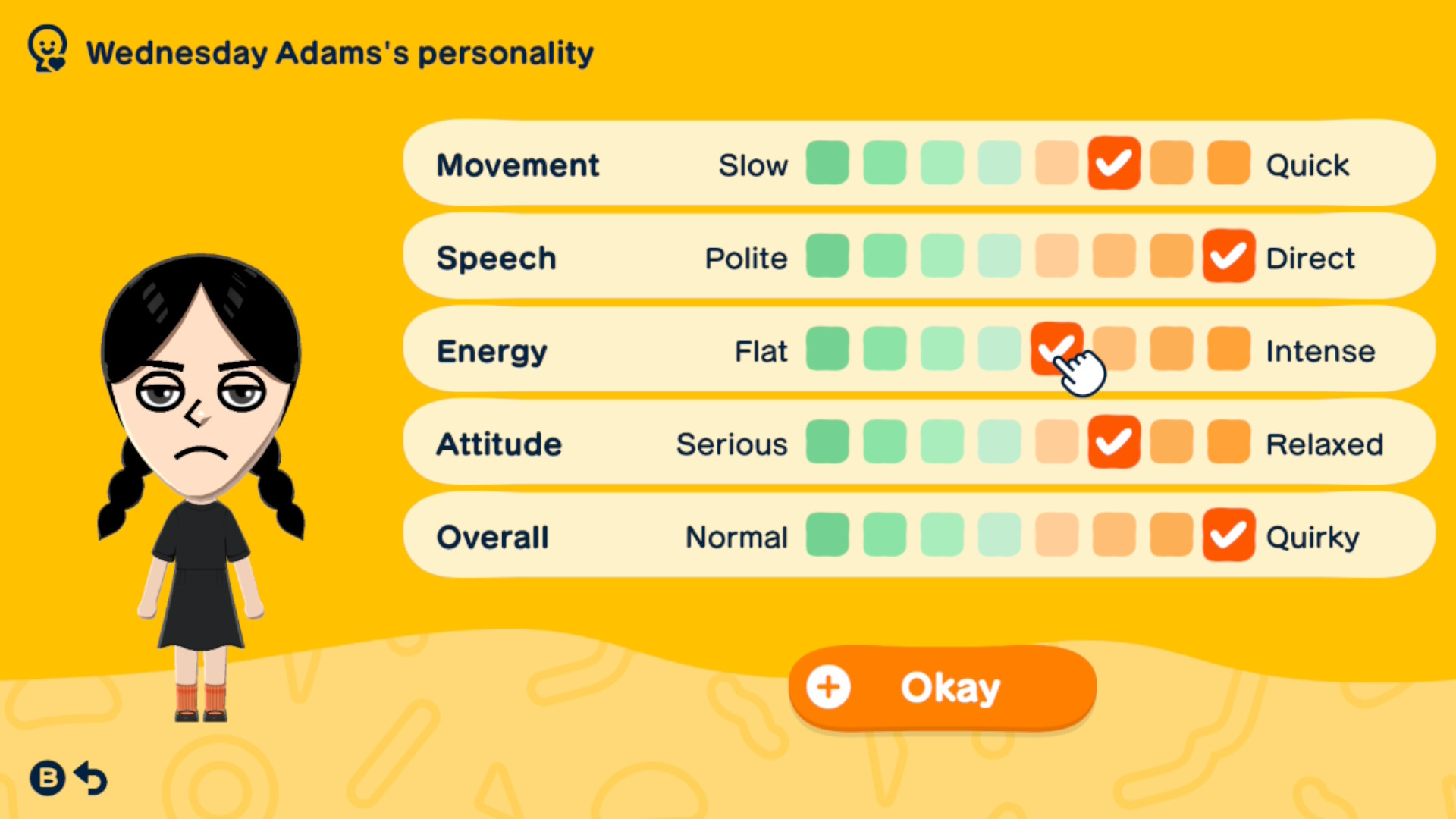This screenshot has height=819, width=1456.
Task: Click the checked Attitude slider box
Action: (x=1113, y=442)
